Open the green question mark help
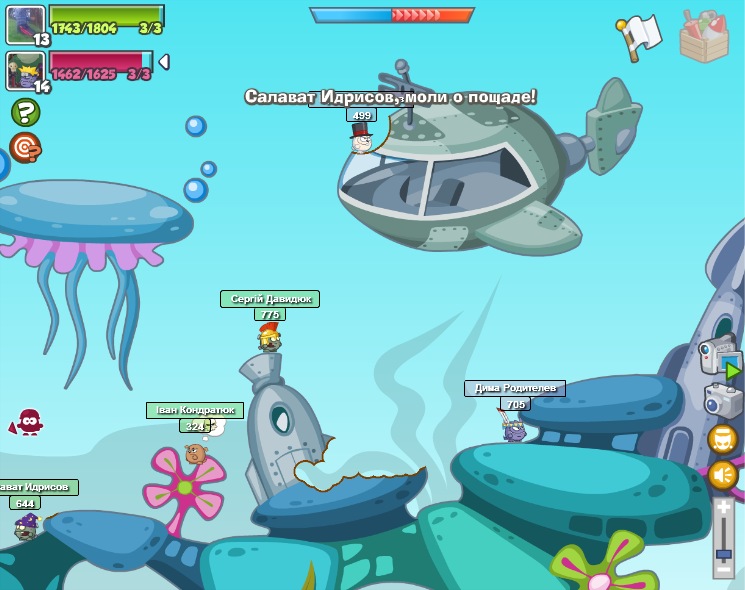This screenshot has width=745, height=590. pyautogui.click(x=25, y=112)
